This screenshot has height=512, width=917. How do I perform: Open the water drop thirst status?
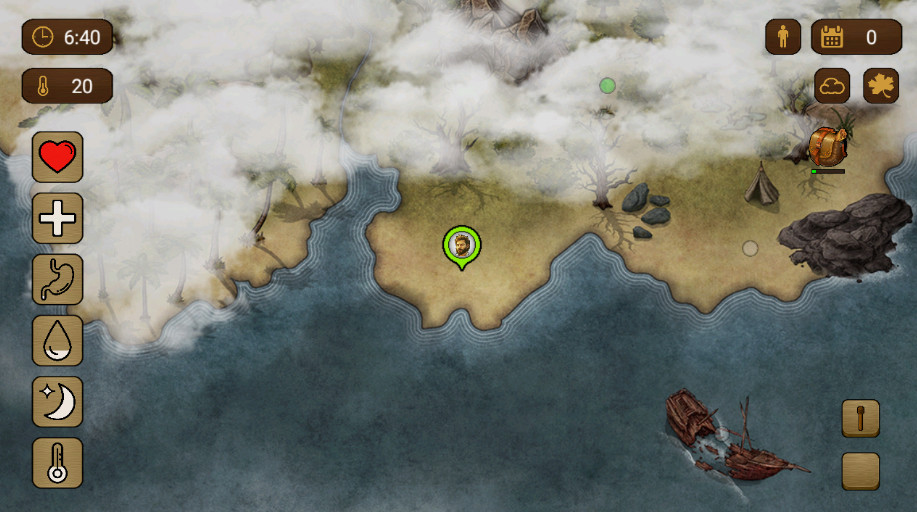(58, 340)
